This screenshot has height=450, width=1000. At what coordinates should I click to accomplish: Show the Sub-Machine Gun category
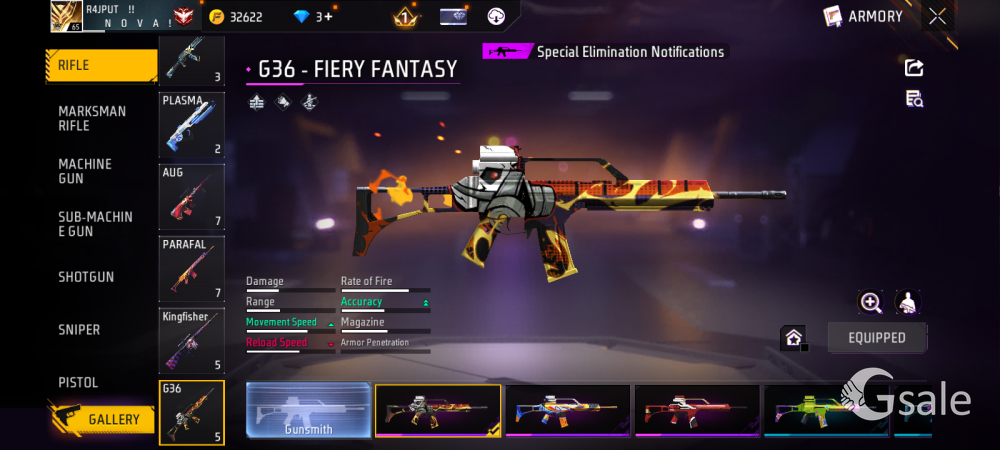[95, 224]
